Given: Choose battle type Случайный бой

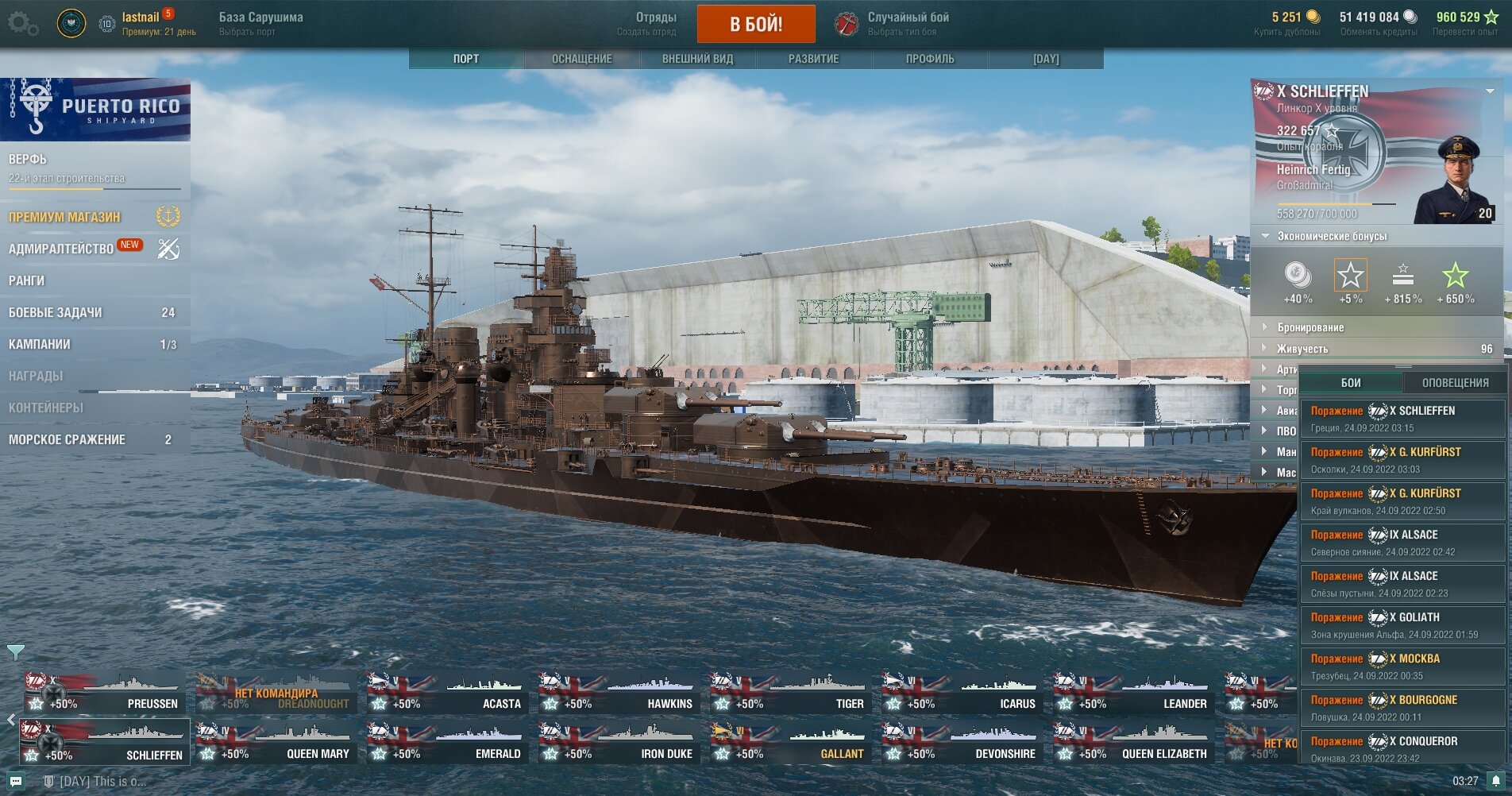Looking at the screenshot, I should (908, 23).
